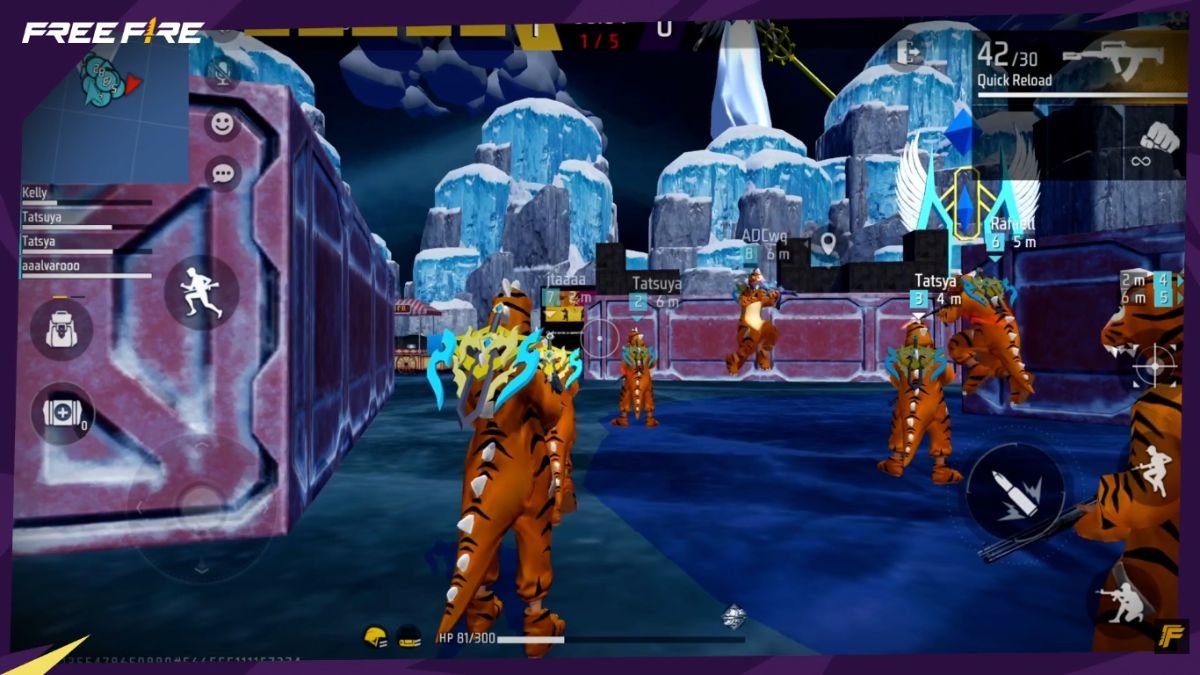Use the medkit item button
The width and height of the screenshot is (1200, 675).
[x=62, y=414]
